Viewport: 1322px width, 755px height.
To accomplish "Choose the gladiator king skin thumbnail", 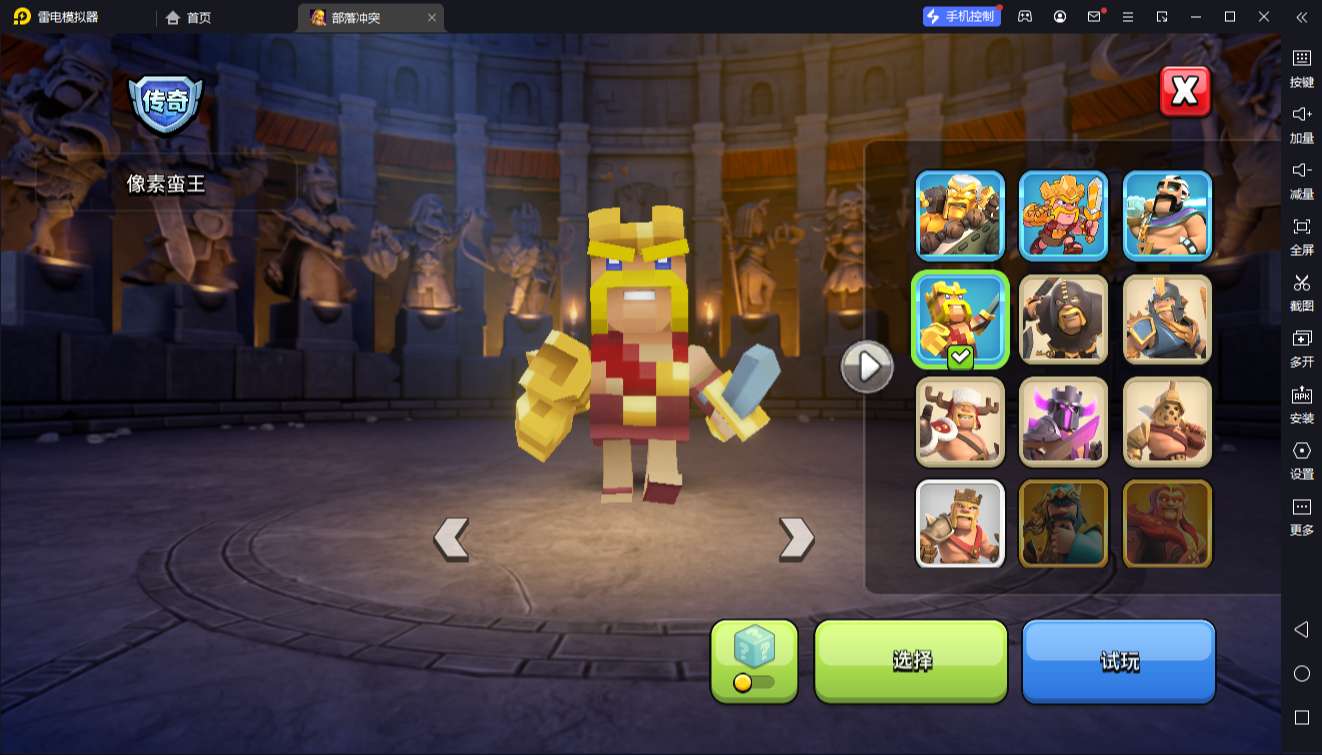I will coord(1167,422).
